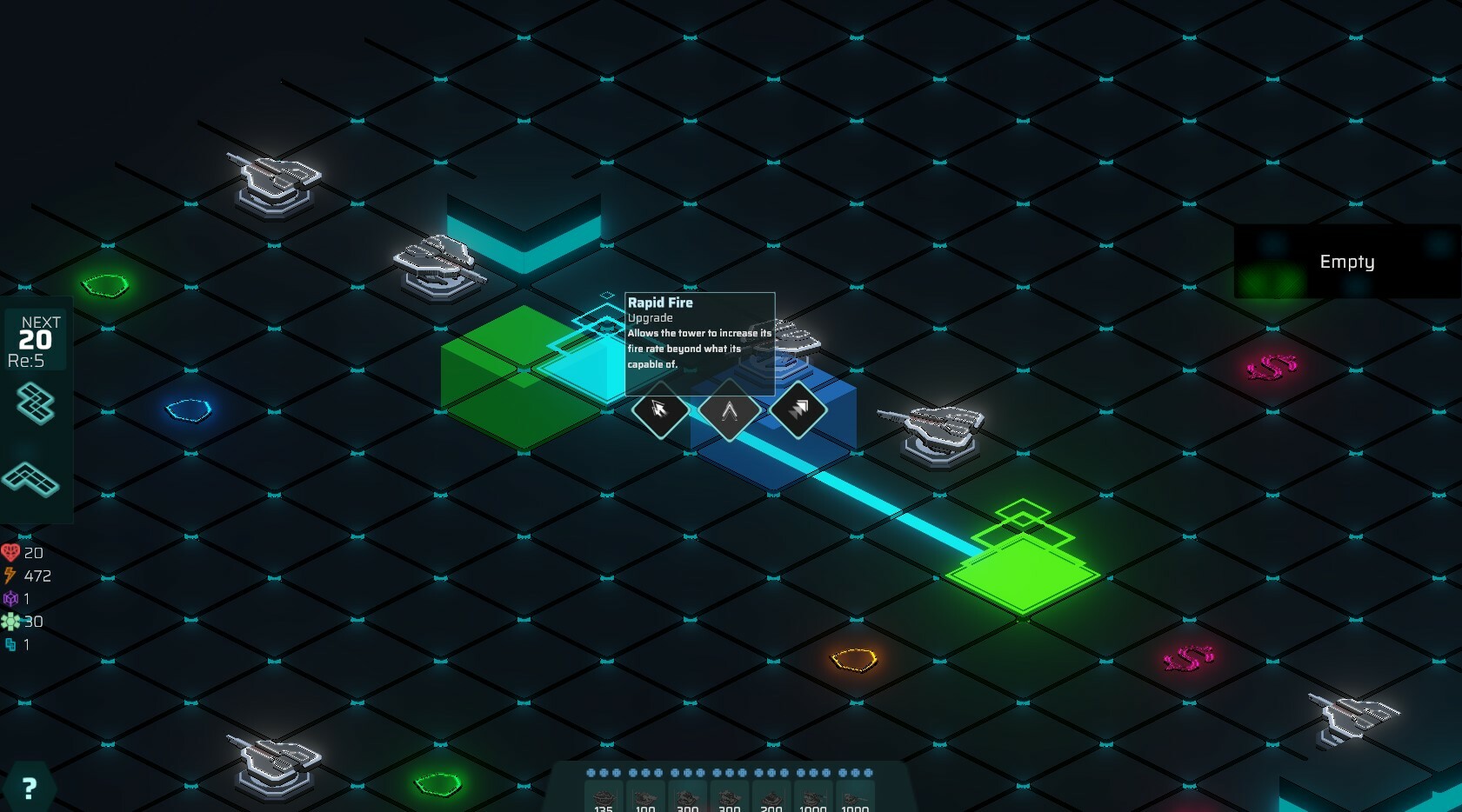Click the S-shaped next block preview
The height and width of the screenshot is (812, 1462).
pyautogui.click(x=33, y=405)
